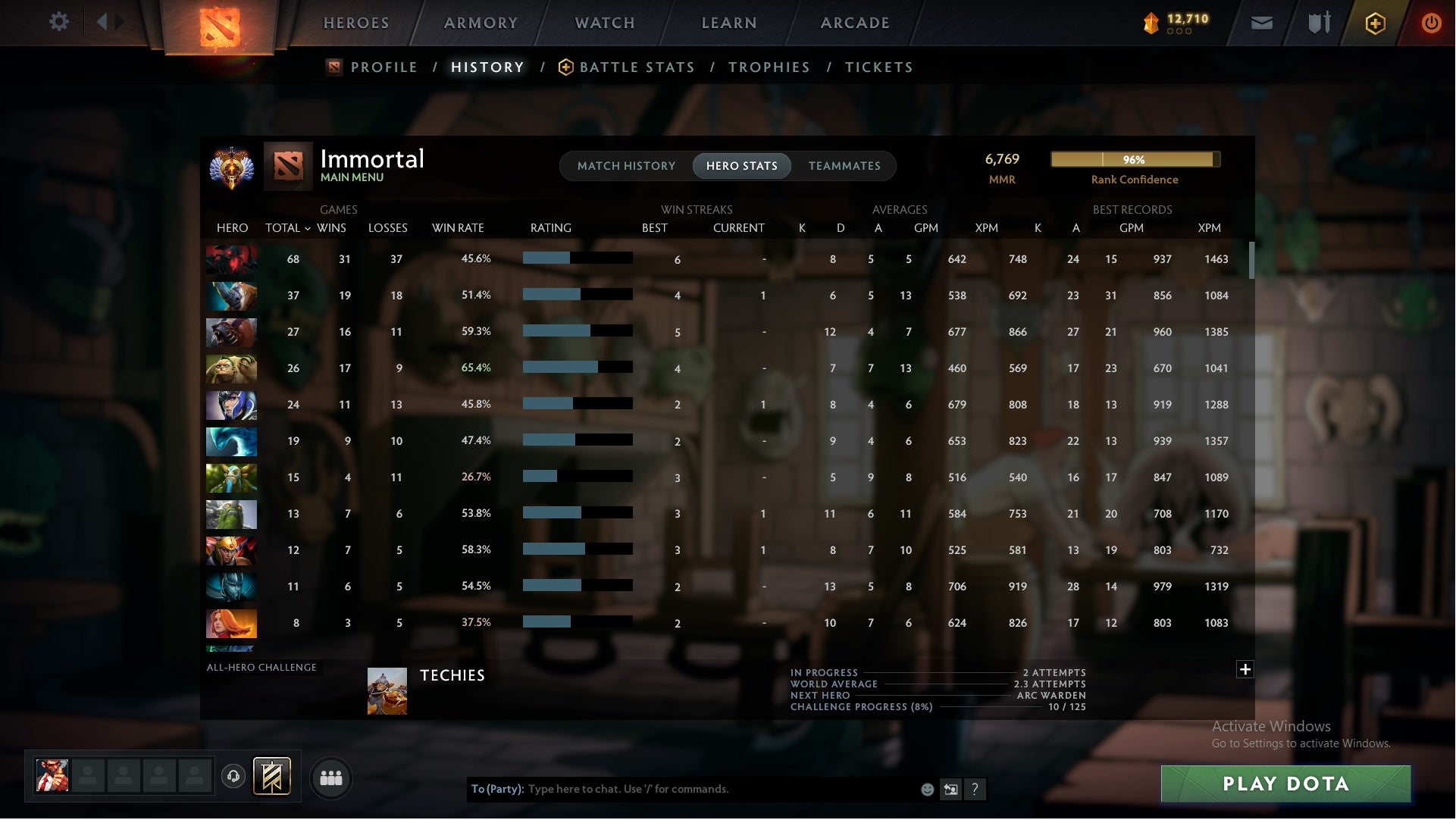Open the settings gear icon

(x=59, y=22)
